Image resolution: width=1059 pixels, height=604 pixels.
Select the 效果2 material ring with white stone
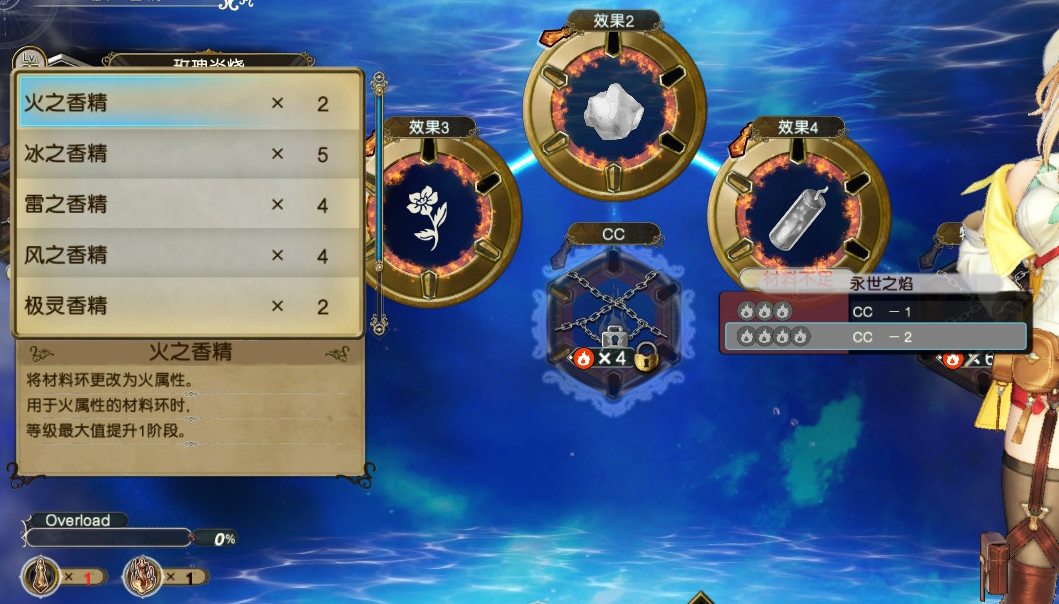(614, 104)
